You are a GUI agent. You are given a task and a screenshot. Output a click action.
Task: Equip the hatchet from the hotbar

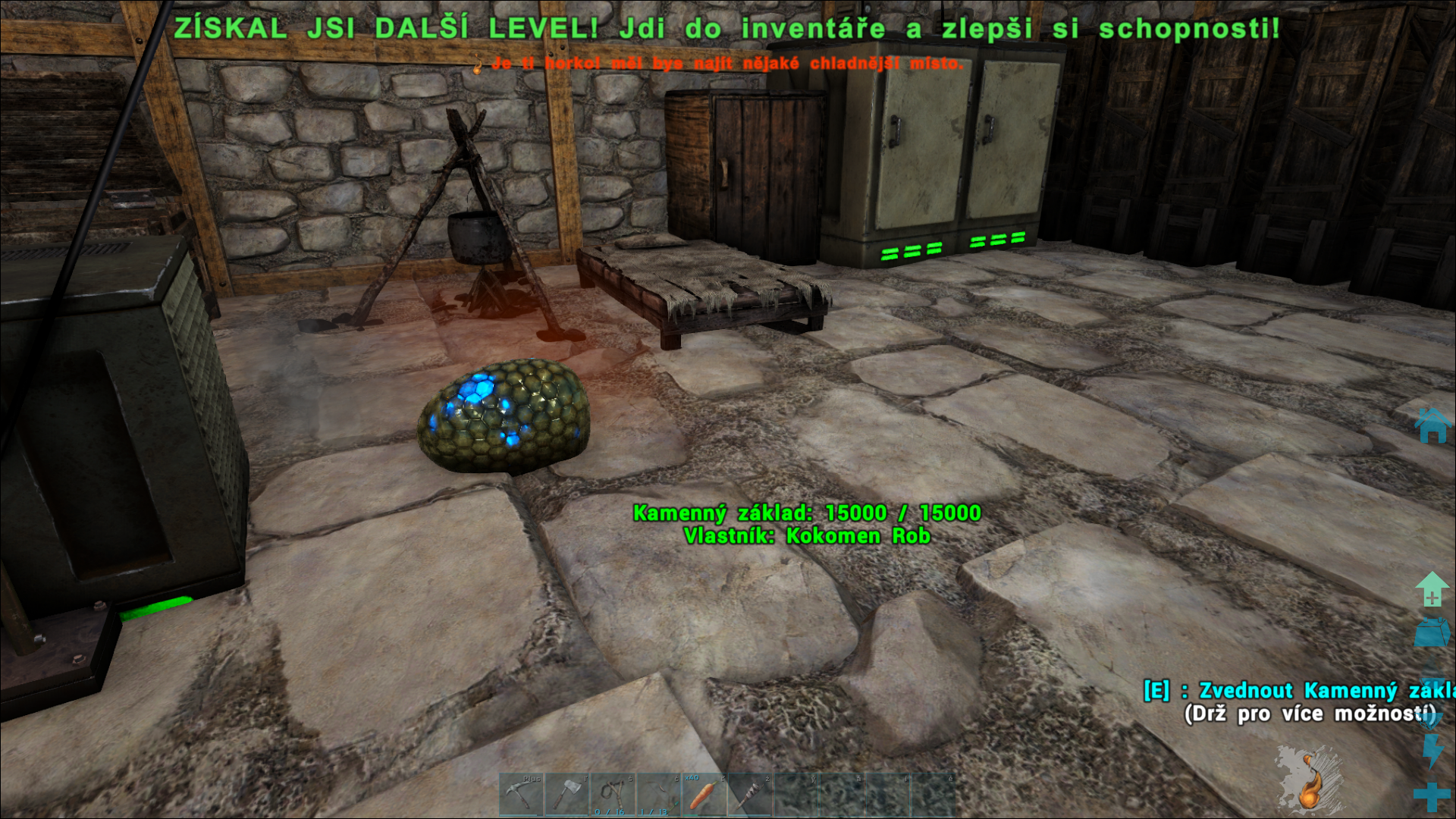tap(567, 795)
